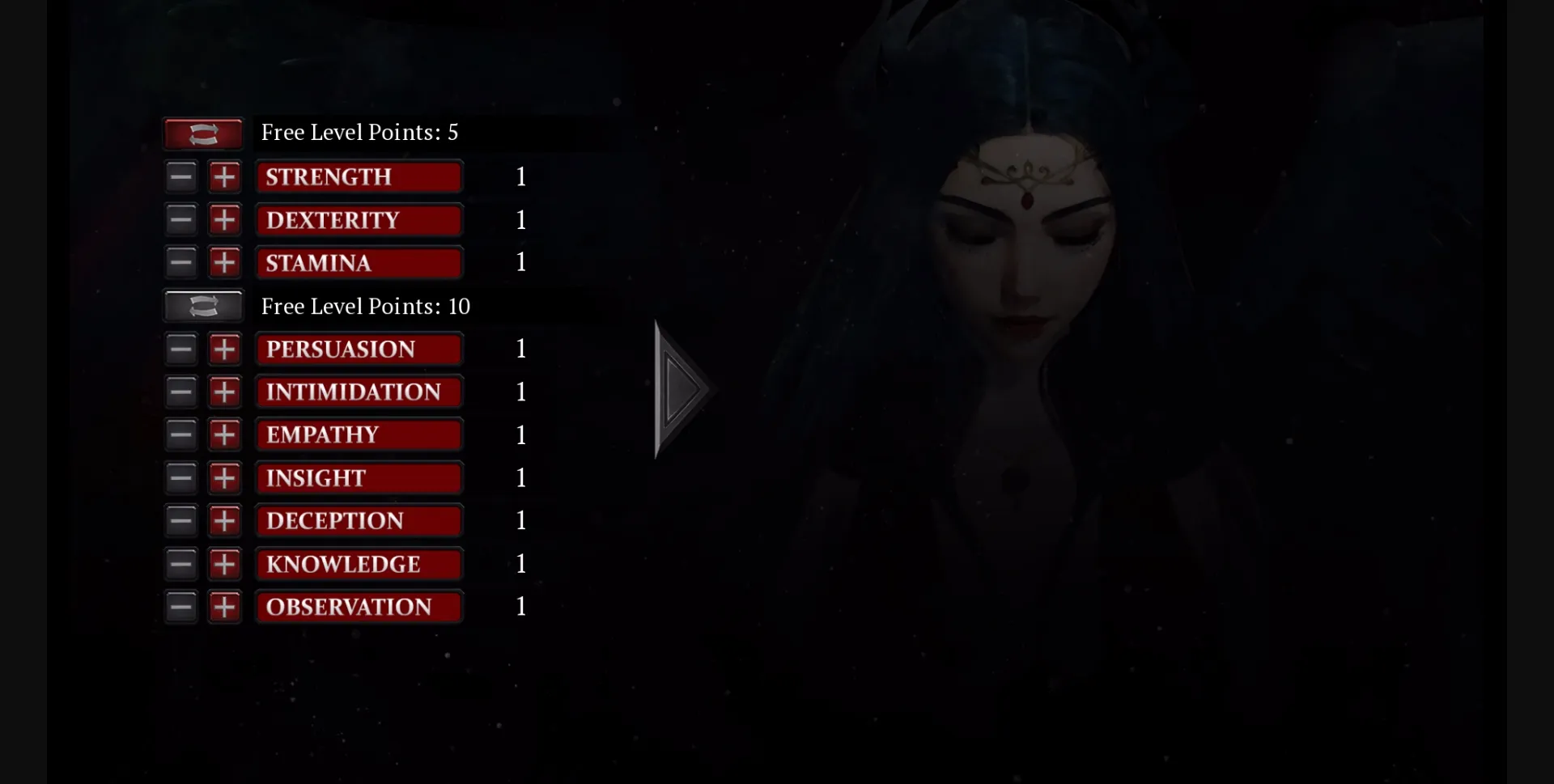Image resolution: width=1554 pixels, height=784 pixels.
Task: Click the plus icon next to Observation
Action: pyautogui.click(x=225, y=606)
